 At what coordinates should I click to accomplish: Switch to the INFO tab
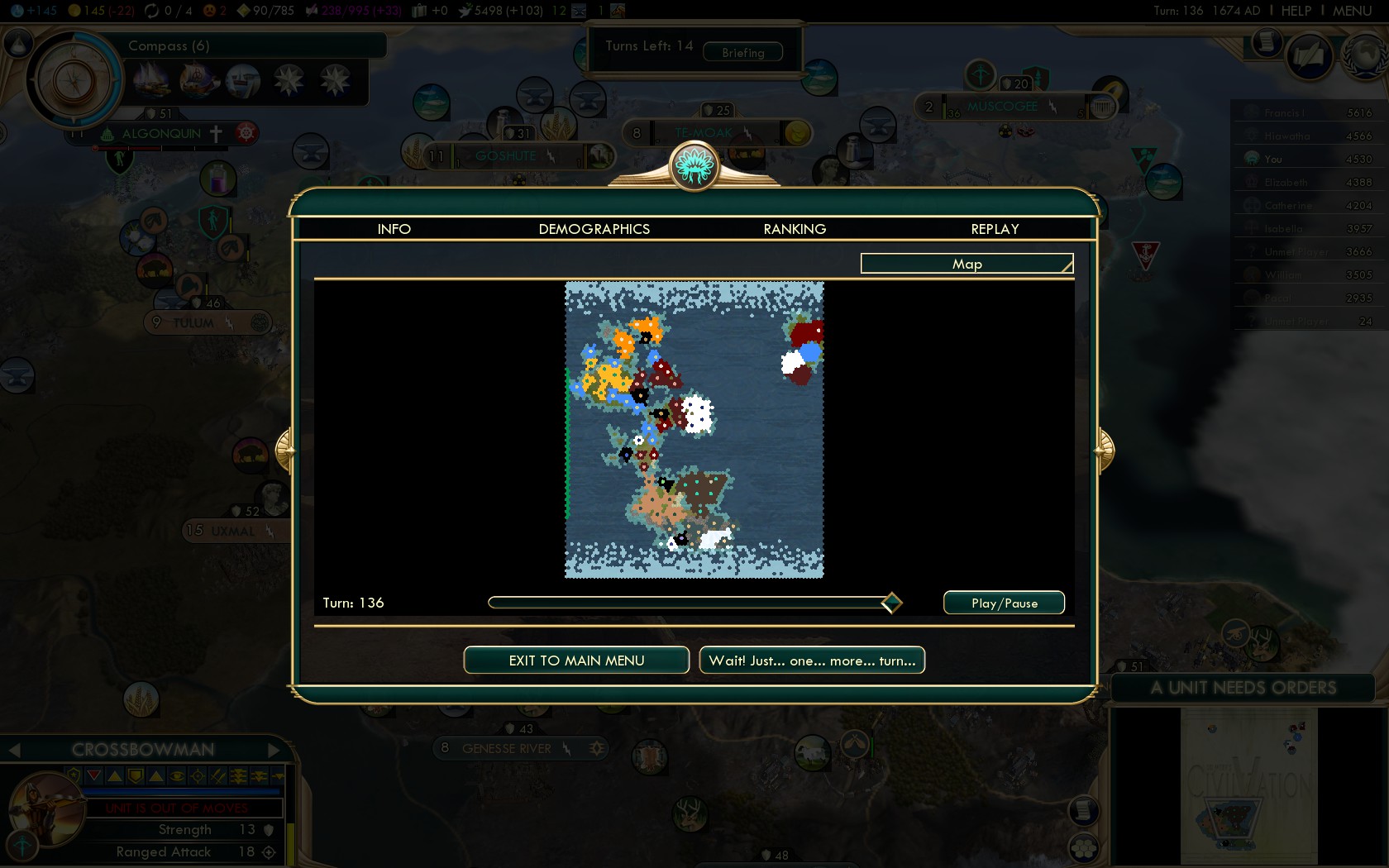[x=394, y=229]
